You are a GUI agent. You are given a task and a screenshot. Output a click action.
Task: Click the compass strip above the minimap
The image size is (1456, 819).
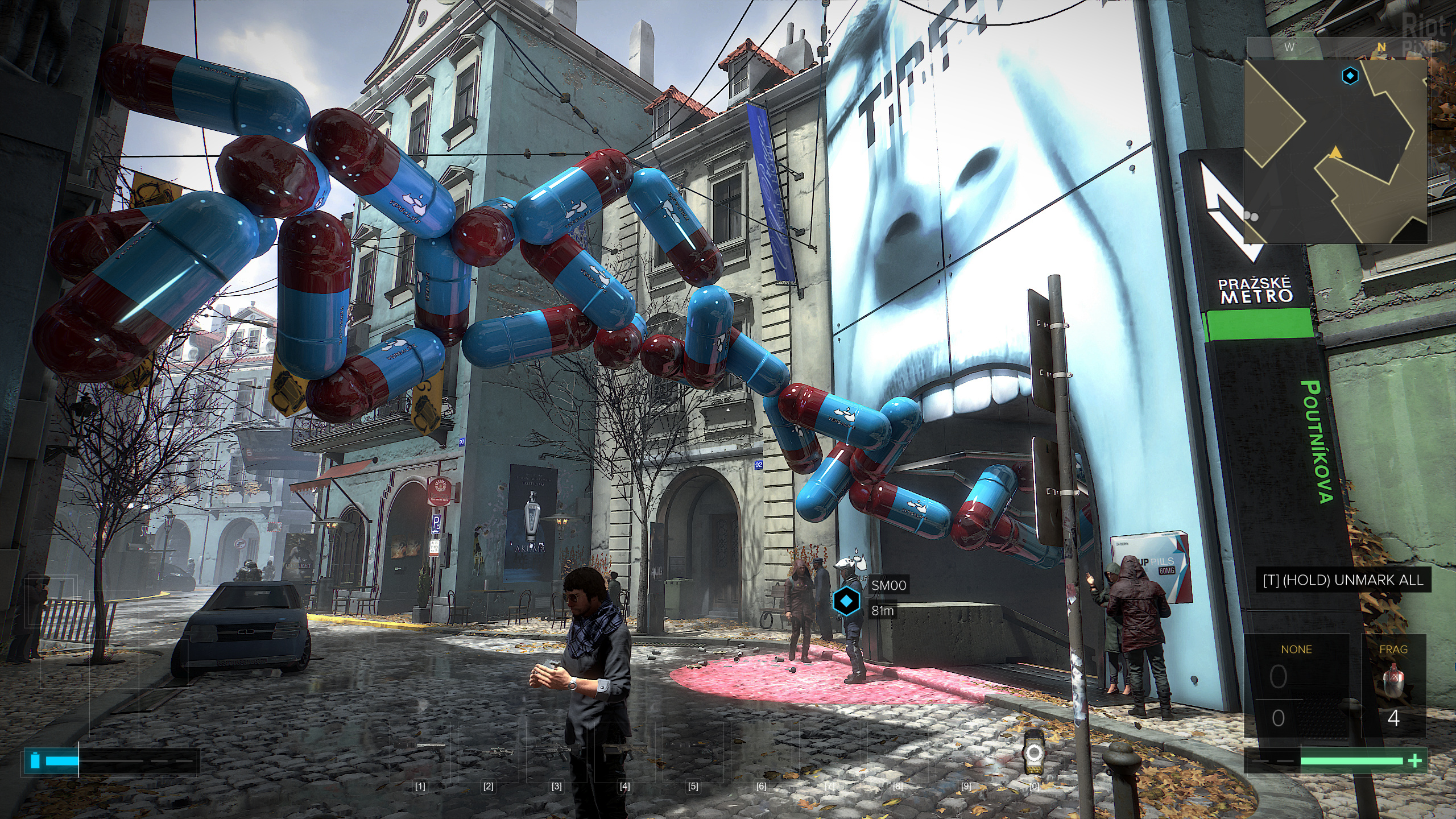[x=1335, y=47]
